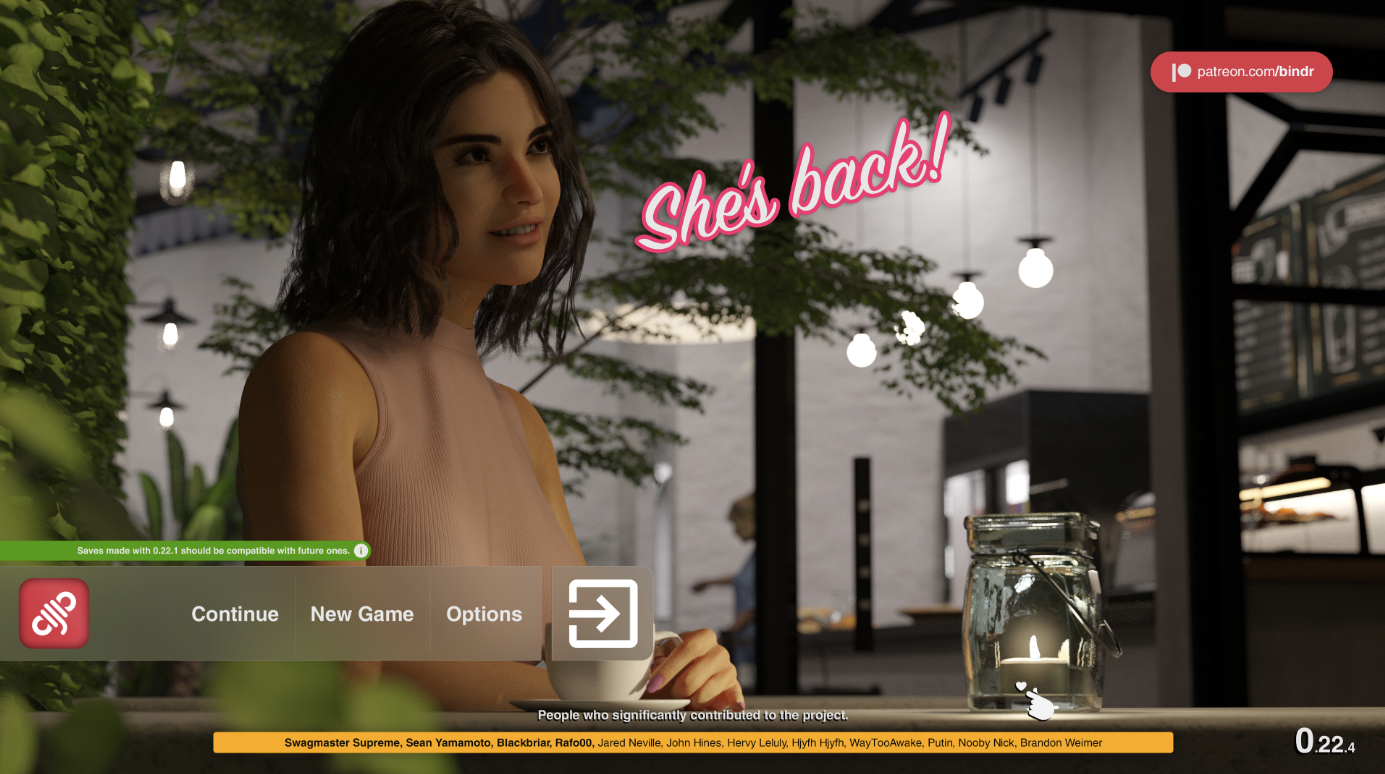This screenshot has width=1385, height=774.
Task: Select the orange contributors credit bar
Action: 692,742
